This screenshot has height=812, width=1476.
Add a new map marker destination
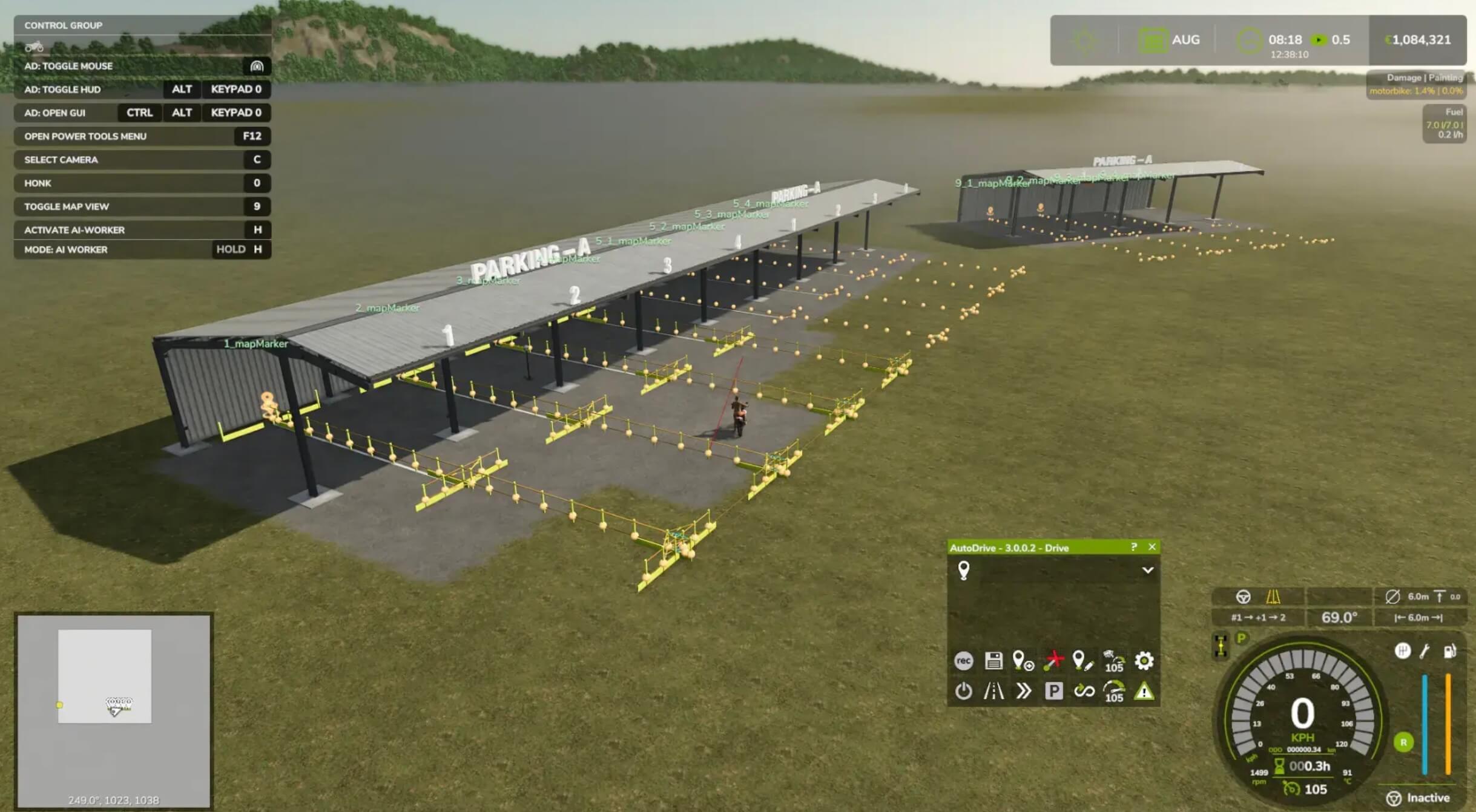coord(1023,661)
